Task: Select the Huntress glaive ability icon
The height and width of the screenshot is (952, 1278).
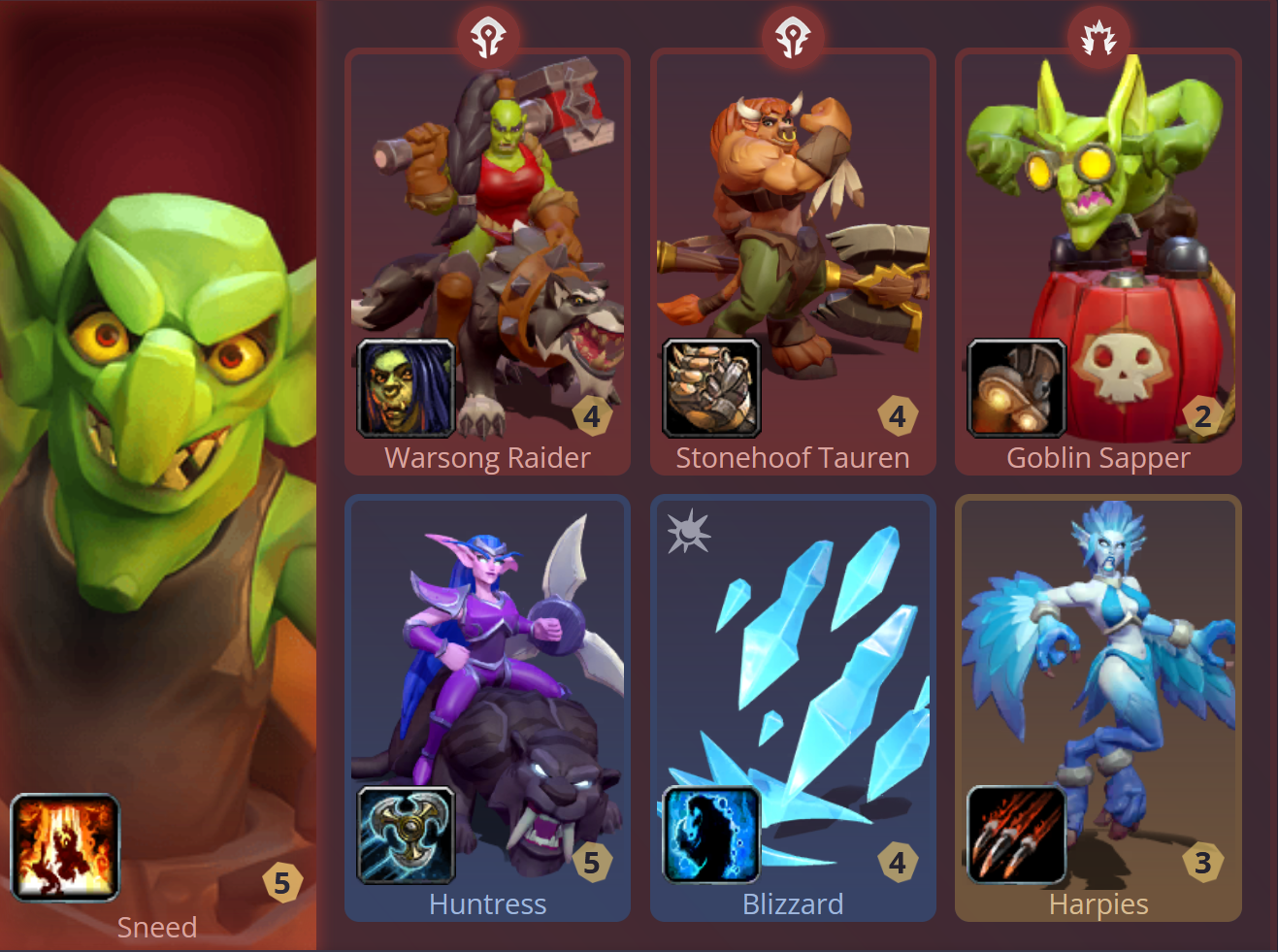Action: (x=405, y=836)
